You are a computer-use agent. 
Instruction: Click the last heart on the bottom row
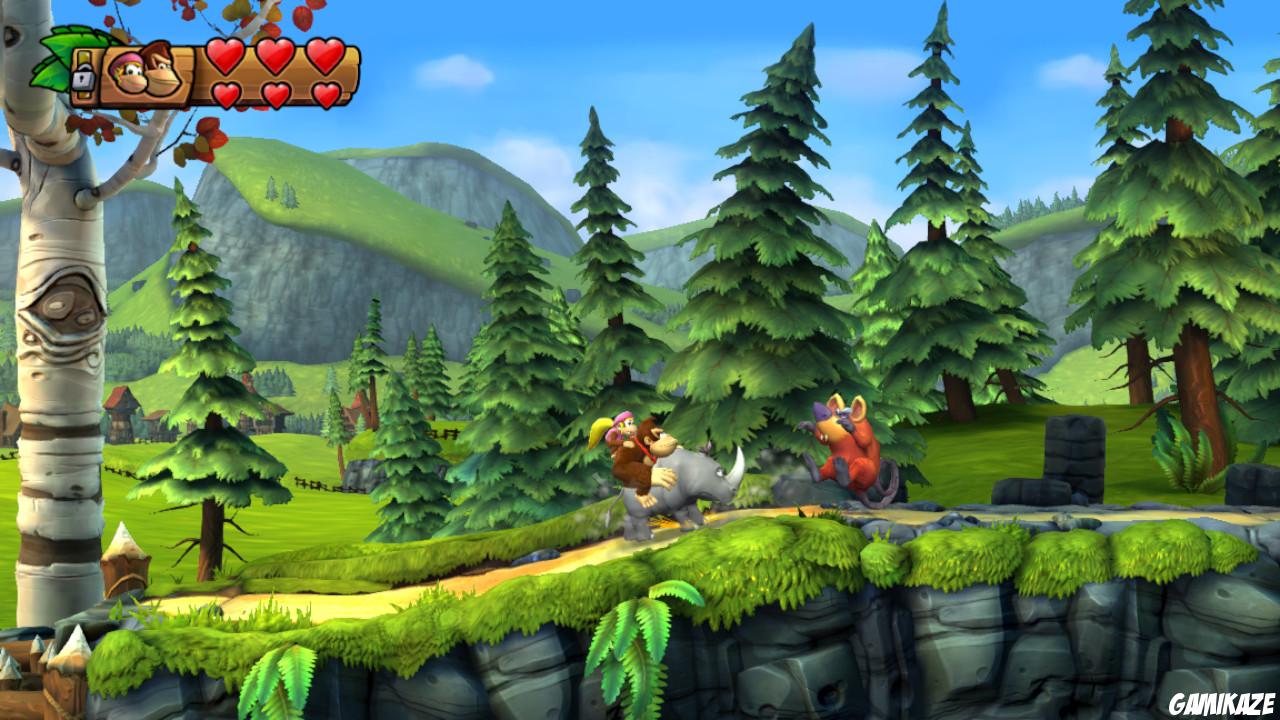326,92
